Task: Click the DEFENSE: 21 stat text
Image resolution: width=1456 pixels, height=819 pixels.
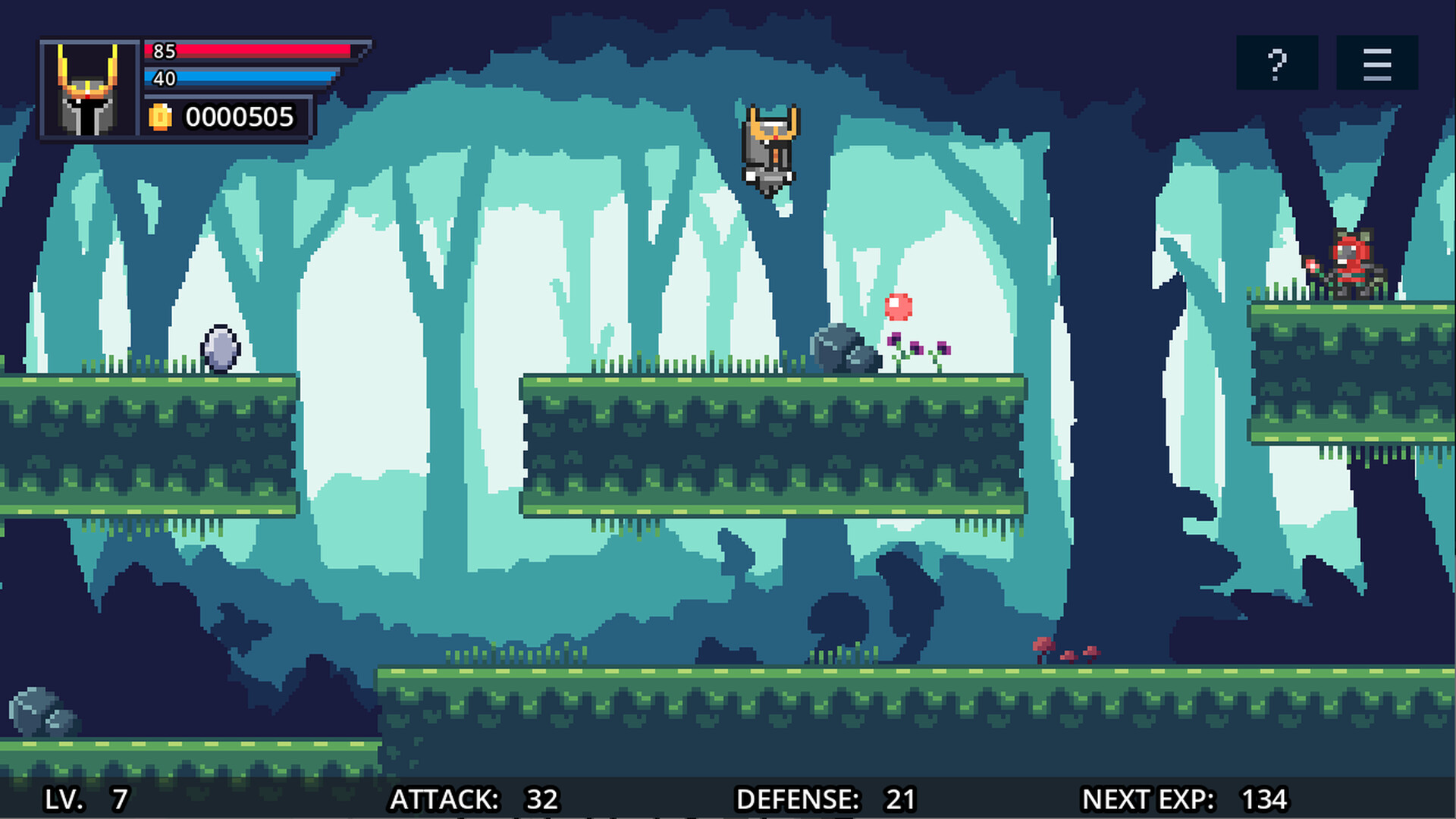Action: click(827, 799)
